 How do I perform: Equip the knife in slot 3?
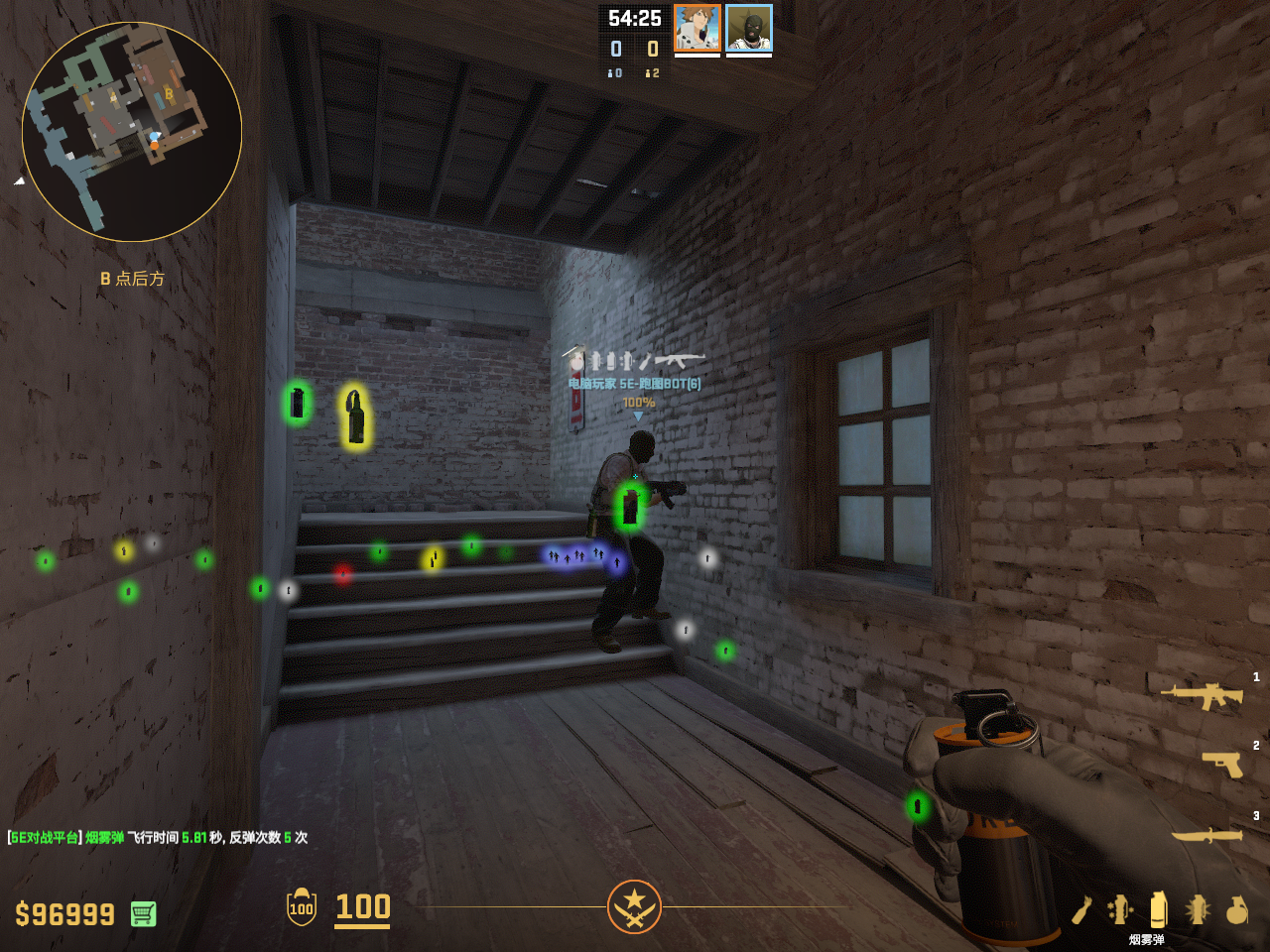click(1207, 835)
